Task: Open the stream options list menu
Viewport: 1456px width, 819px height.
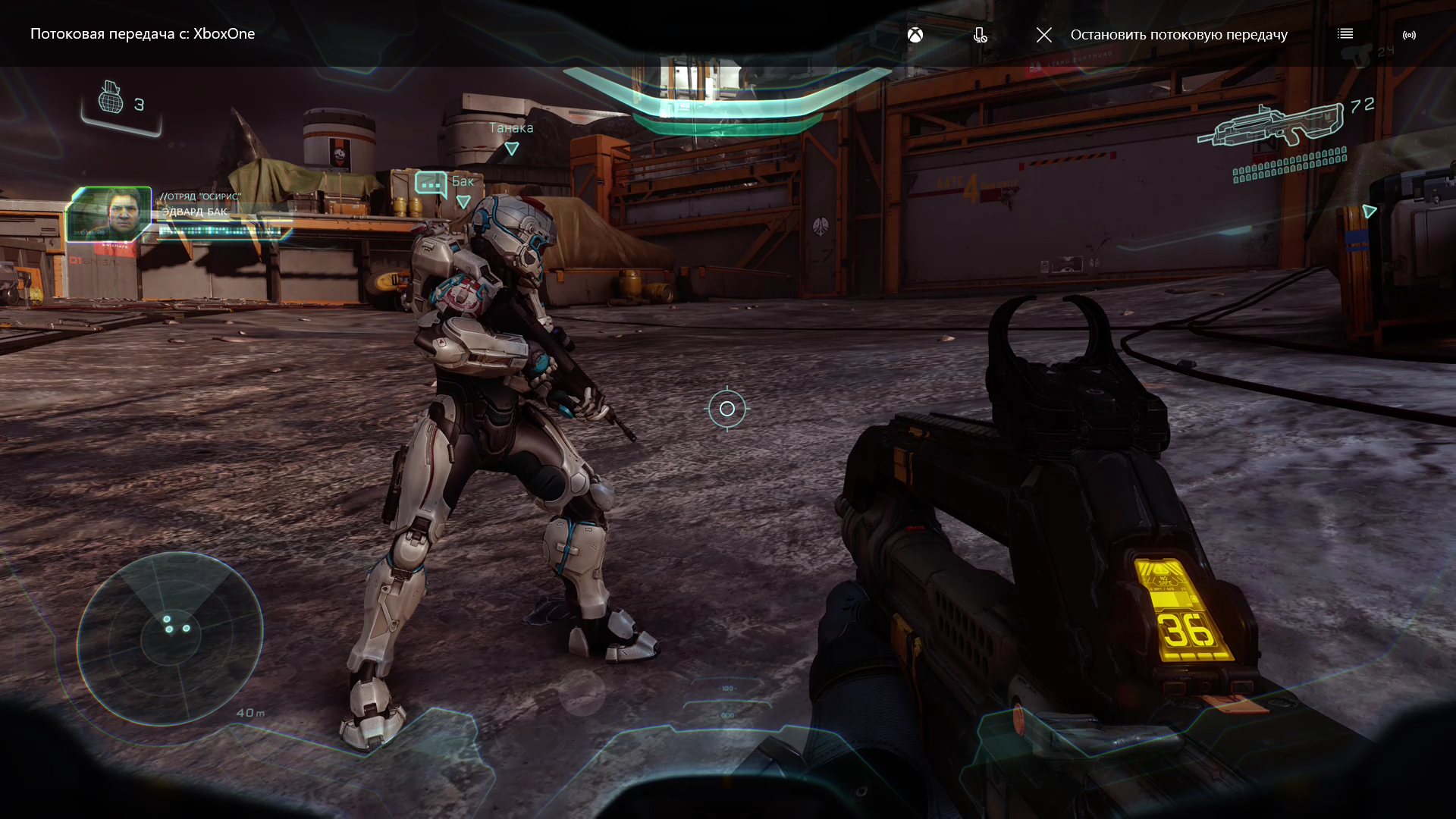Action: point(1345,34)
